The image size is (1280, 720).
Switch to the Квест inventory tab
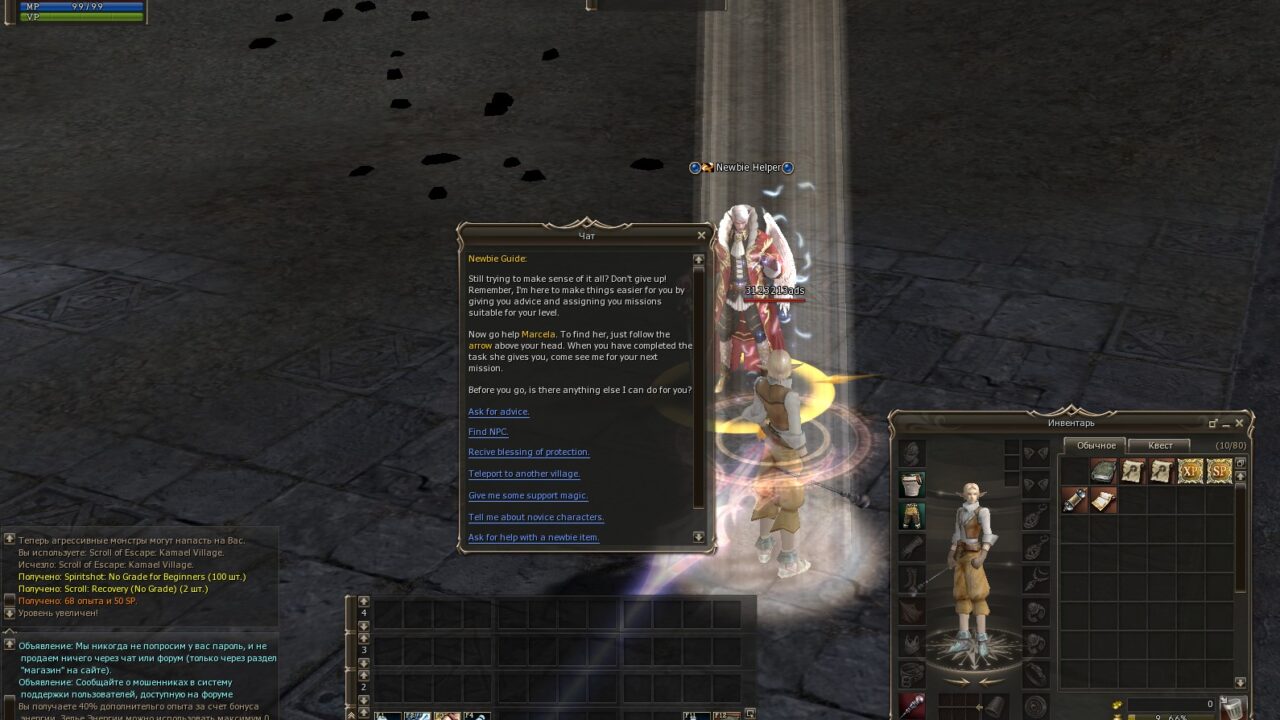click(x=1160, y=445)
